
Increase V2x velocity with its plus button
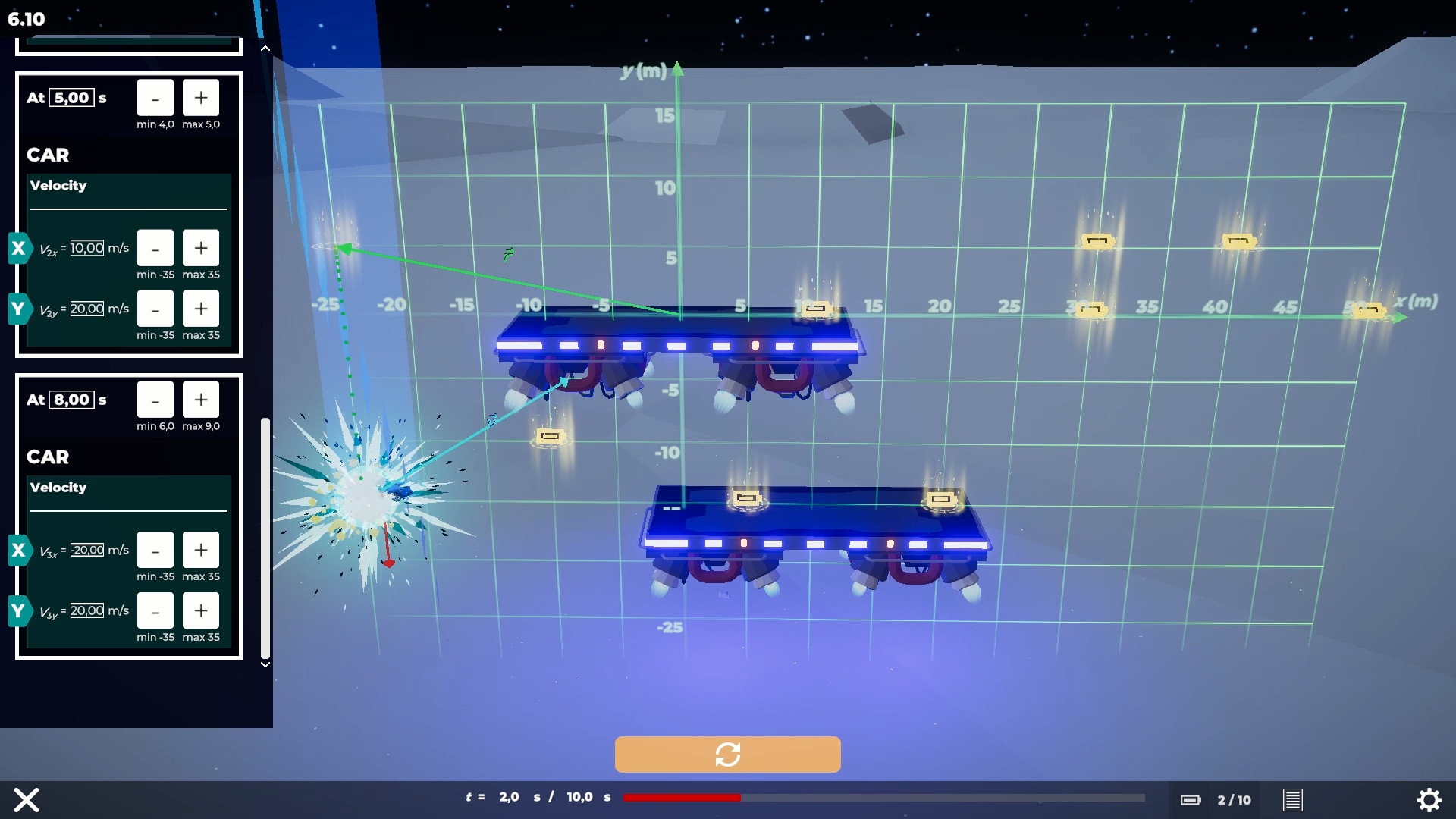point(201,247)
